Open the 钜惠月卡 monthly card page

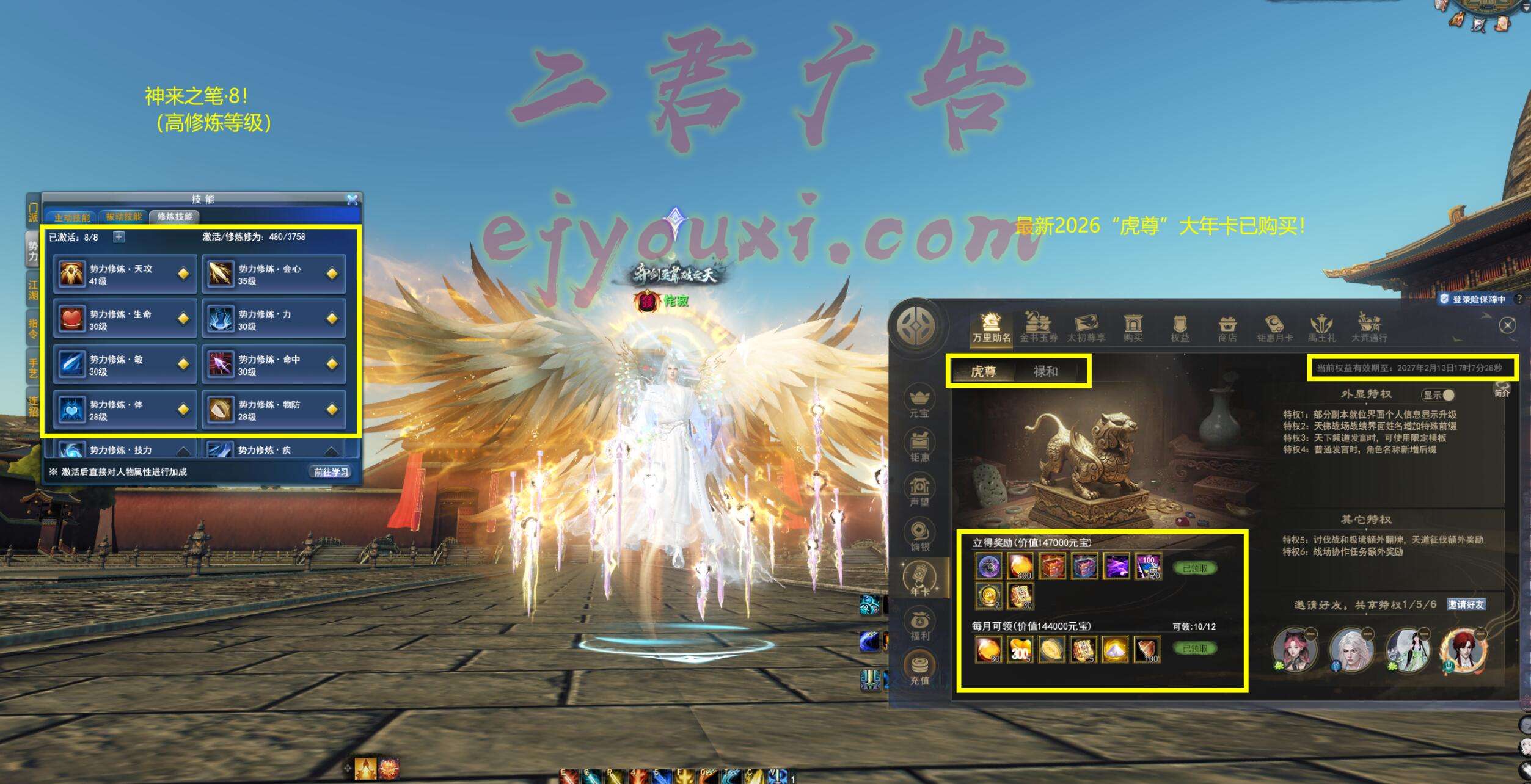1274,328
